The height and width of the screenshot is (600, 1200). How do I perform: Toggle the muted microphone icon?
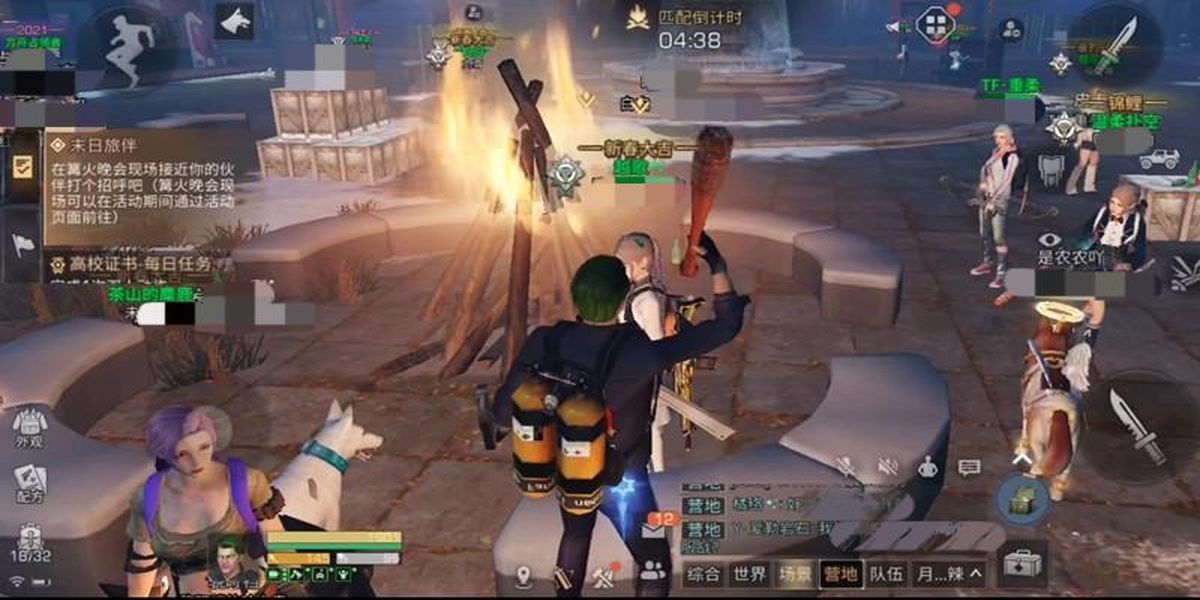coord(847,466)
